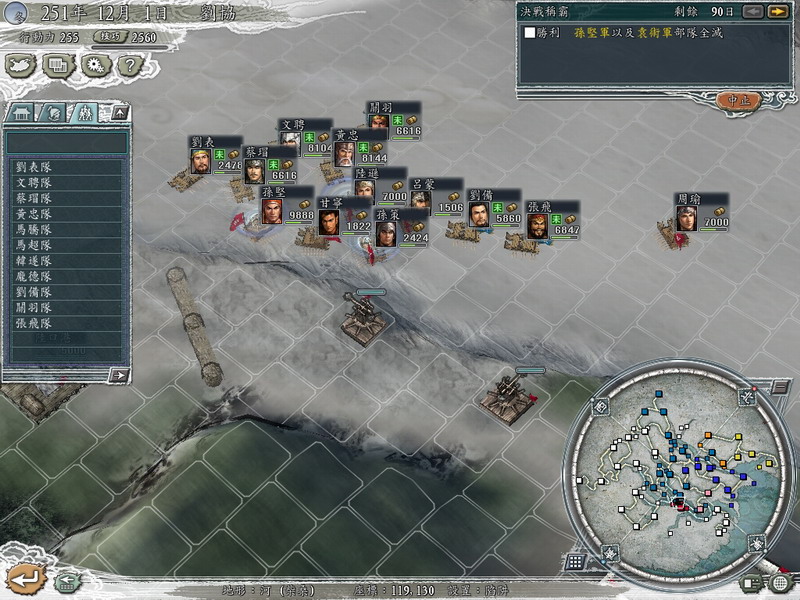Toggle the grid icon beside minimap
The width and height of the screenshot is (800, 600).
(576, 561)
